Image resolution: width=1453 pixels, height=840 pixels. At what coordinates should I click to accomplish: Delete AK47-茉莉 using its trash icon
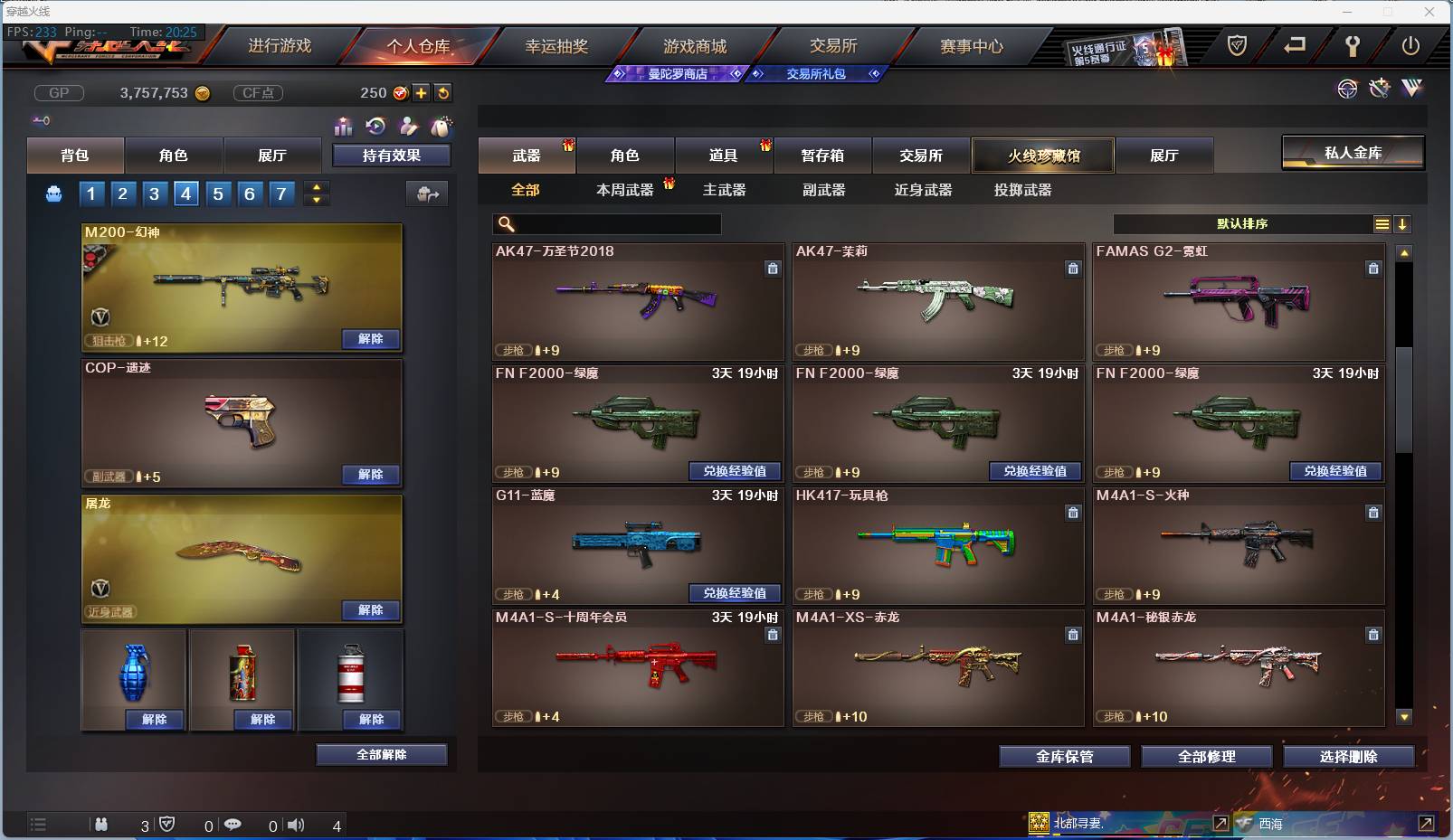coord(1073,269)
